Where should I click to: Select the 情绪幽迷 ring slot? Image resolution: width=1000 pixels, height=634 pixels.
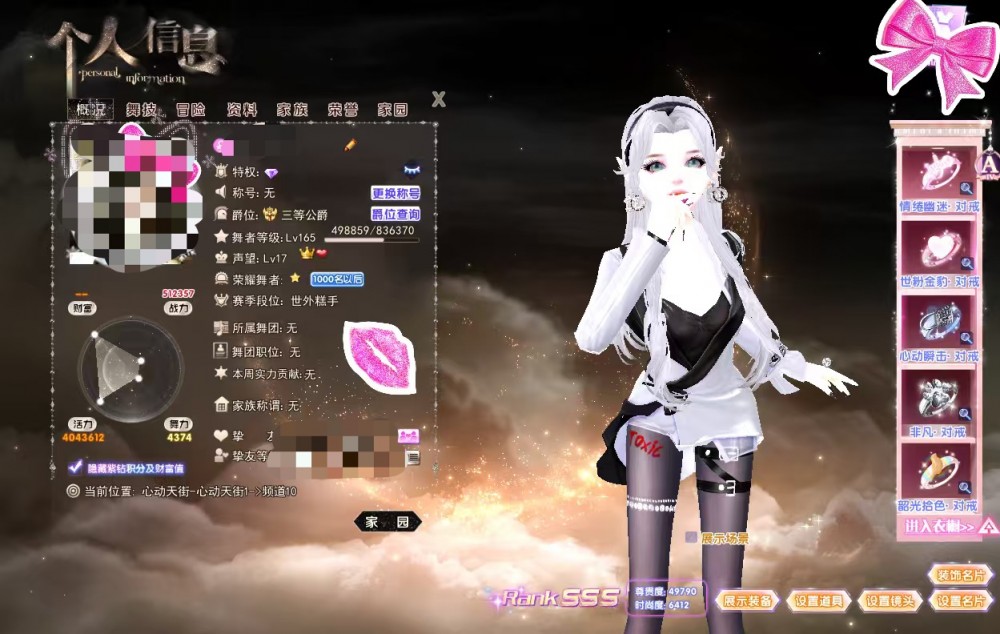pos(937,173)
